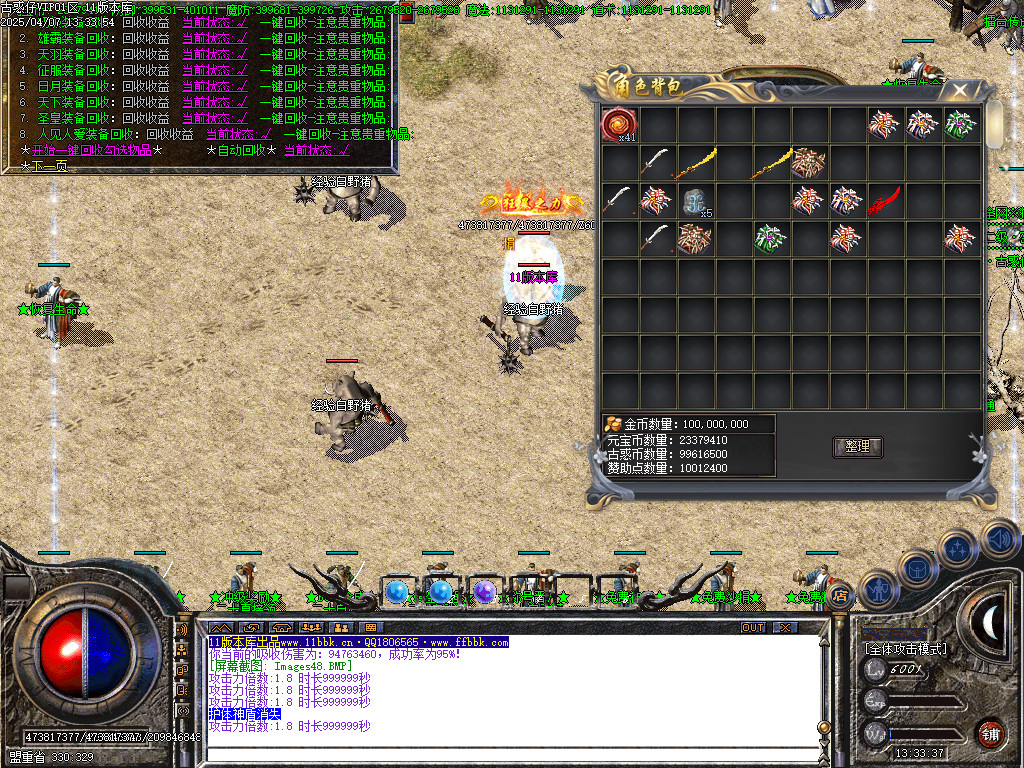
Task: Click the 整理 sort button
Action: pos(857,447)
